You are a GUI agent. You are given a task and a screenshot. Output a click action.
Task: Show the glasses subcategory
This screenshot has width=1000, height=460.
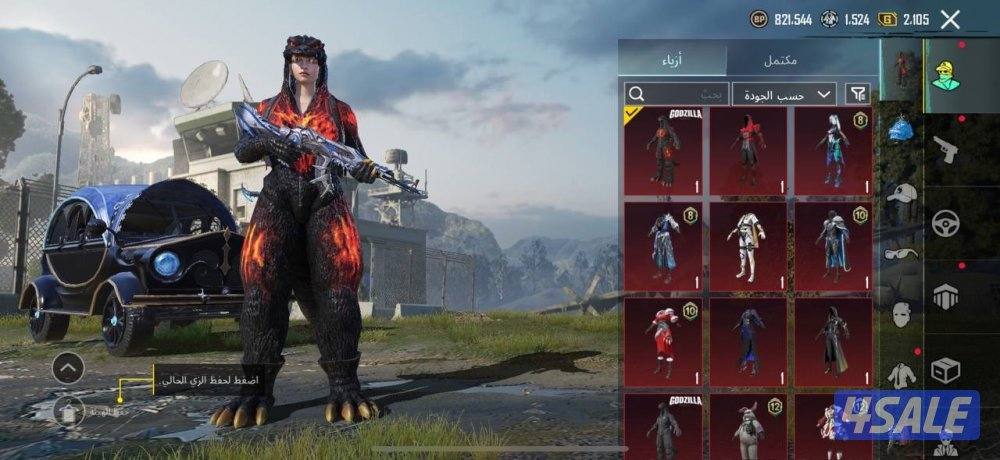coord(902,253)
